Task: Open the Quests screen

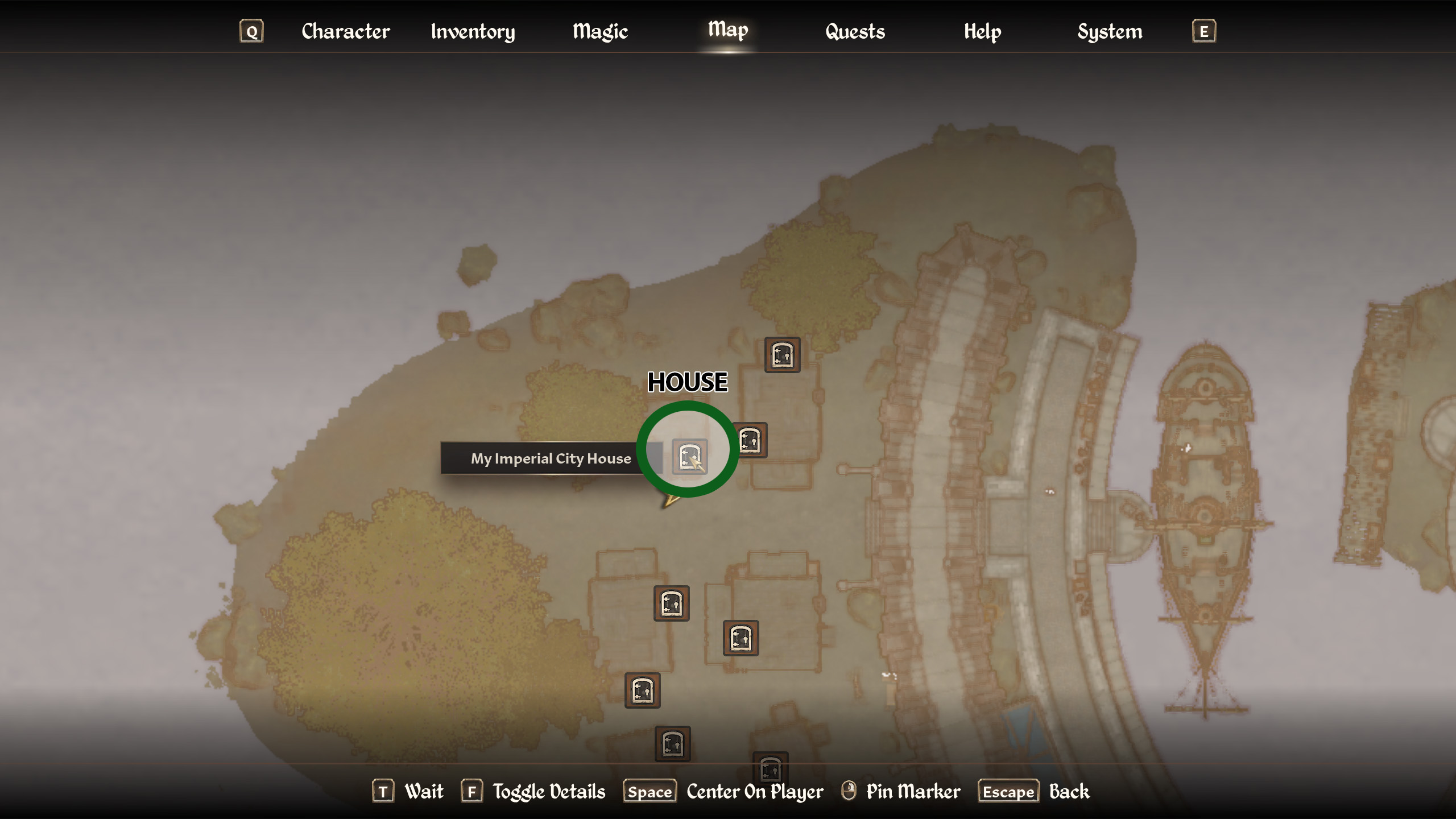Action: pos(854,31)
